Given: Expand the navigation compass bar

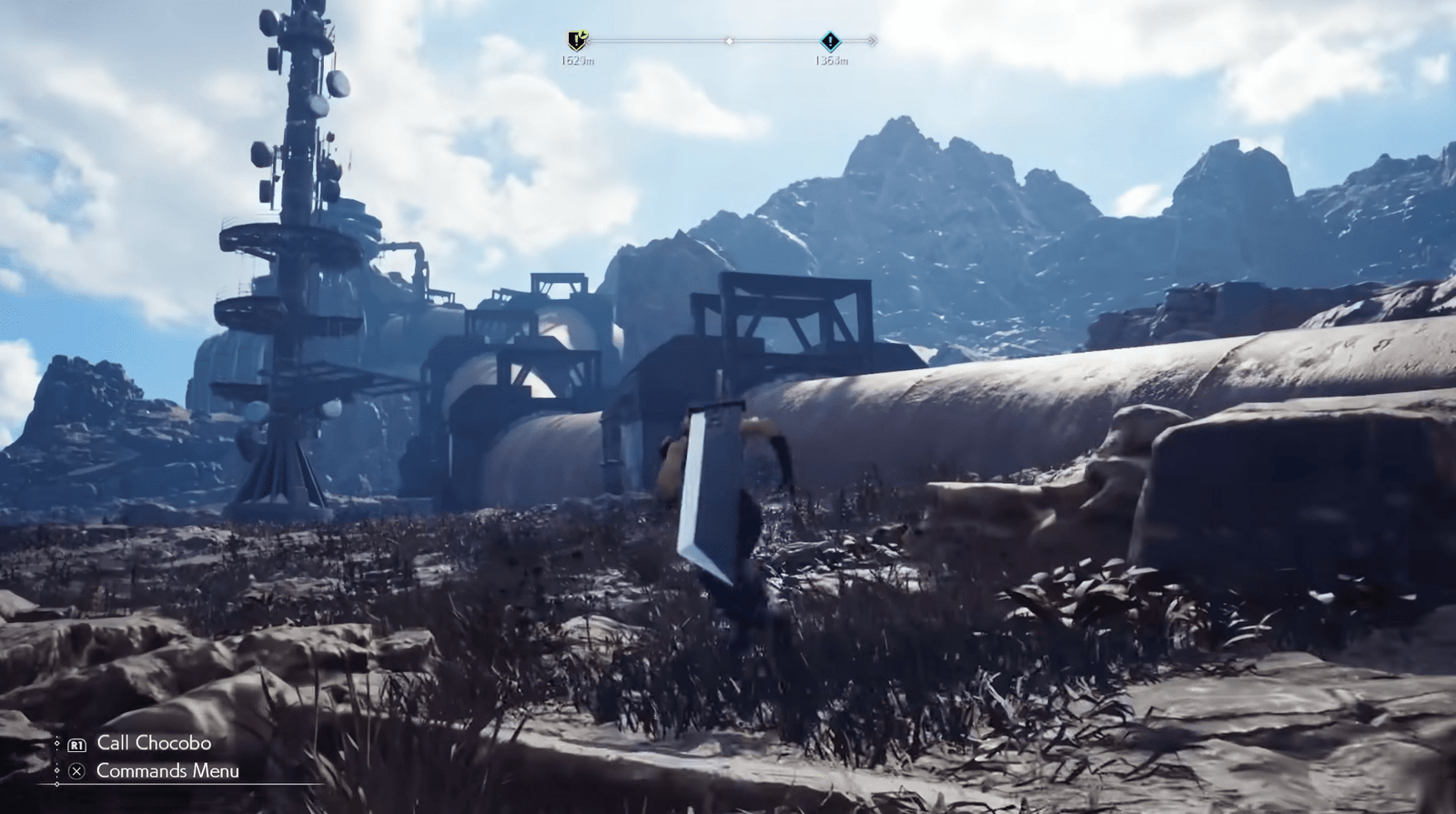Looking at the screenshot, I should pos(723,39).
